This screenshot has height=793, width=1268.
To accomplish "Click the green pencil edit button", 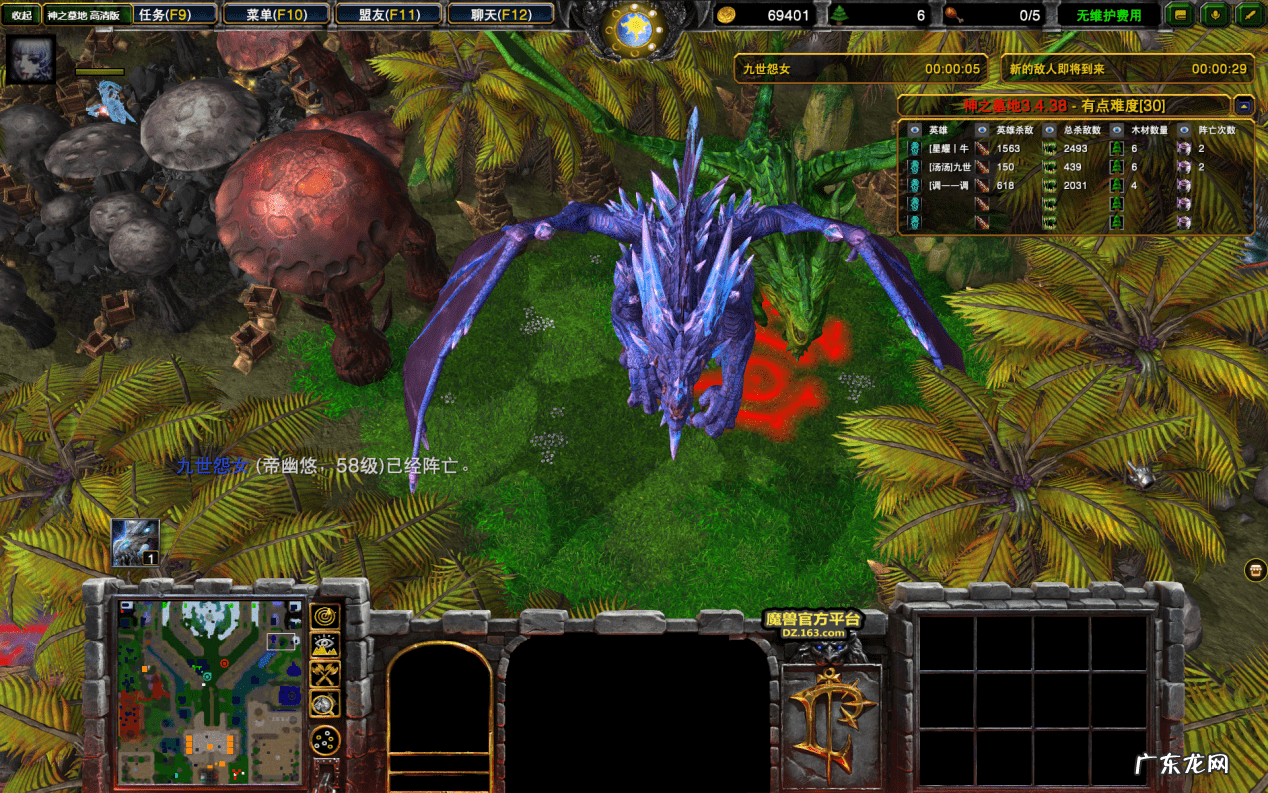I will click(x=1249, y=15).
